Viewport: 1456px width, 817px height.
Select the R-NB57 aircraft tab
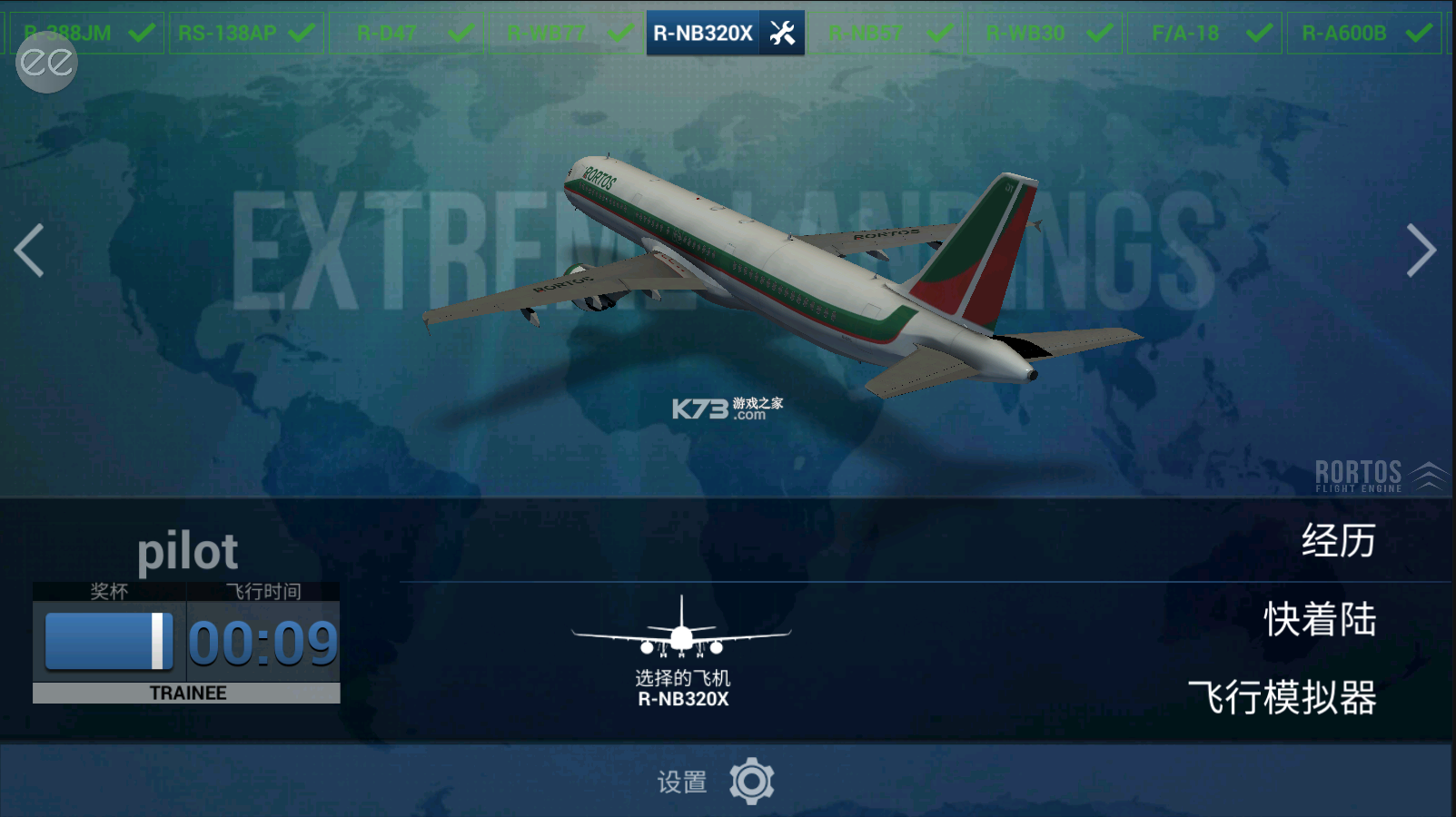tap(885, 34)
